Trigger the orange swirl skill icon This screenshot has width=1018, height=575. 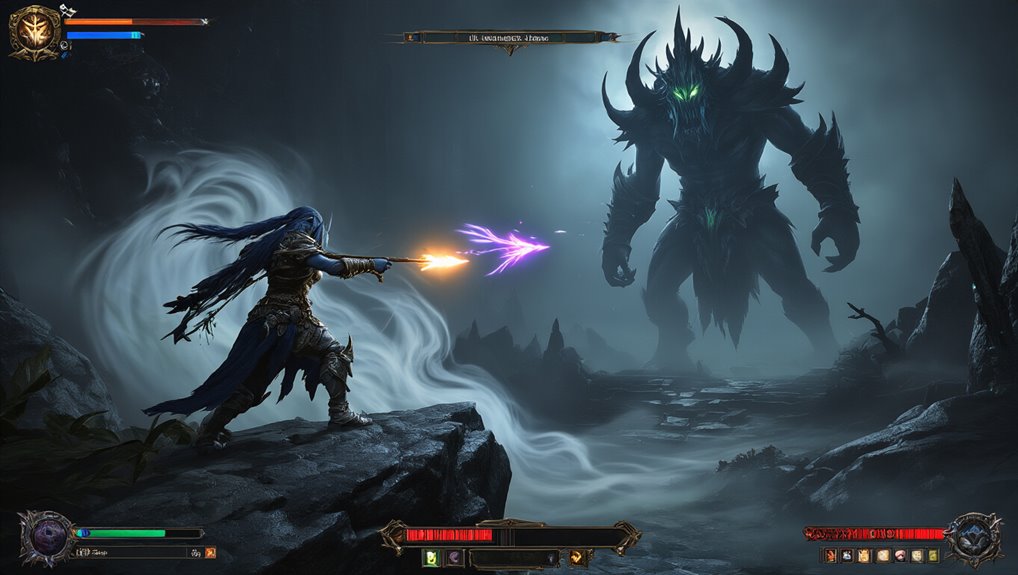point(577,558)
